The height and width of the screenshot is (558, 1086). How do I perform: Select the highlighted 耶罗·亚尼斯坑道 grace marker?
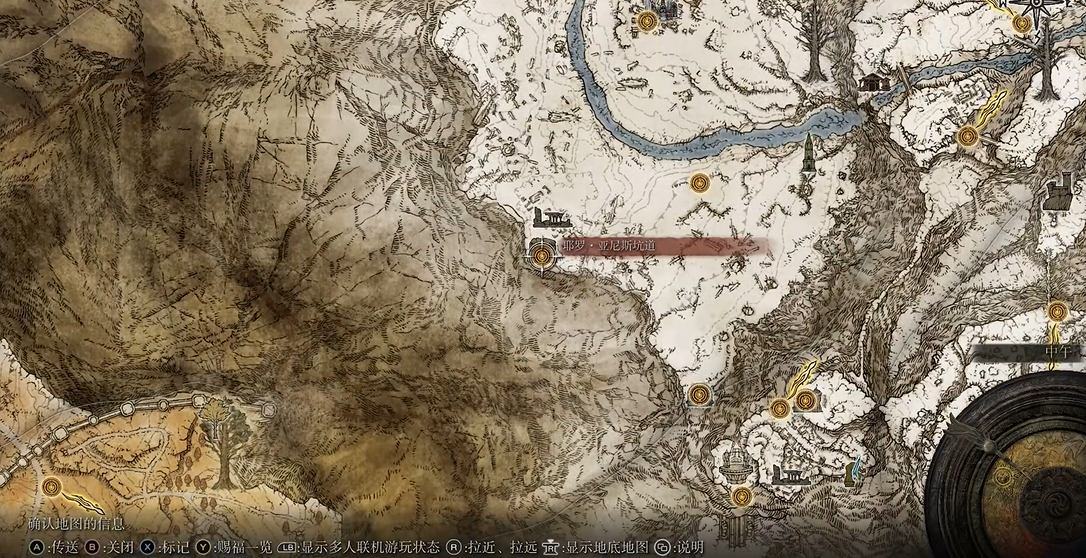[542, 257]
